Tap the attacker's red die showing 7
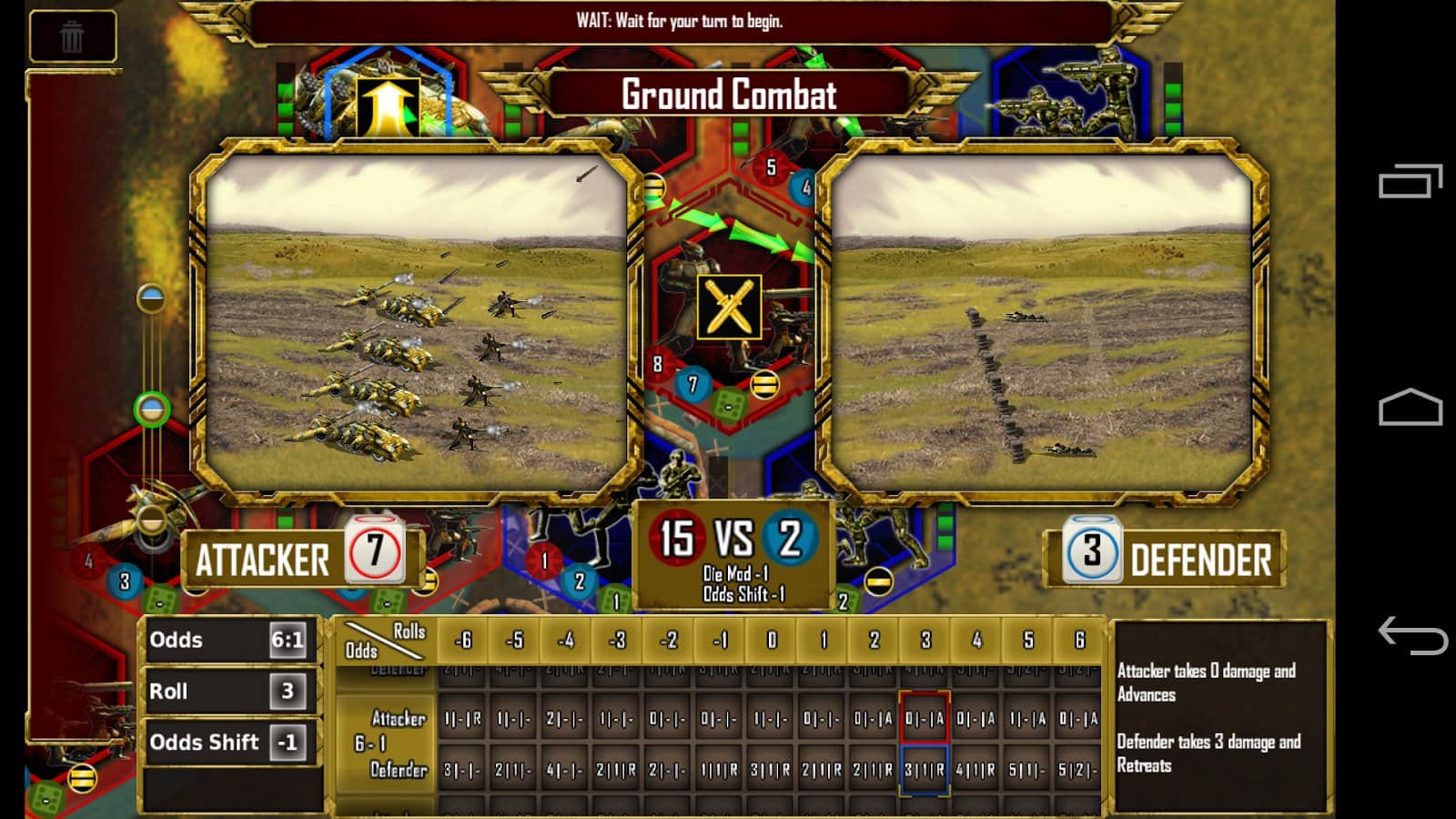 [374, 551]
